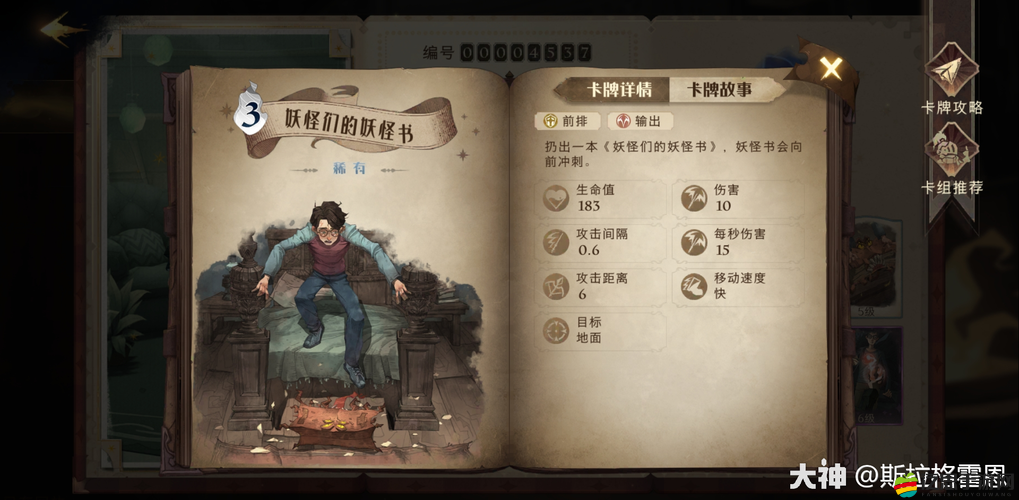Close the card detail book
1019x500 pixels.
(x=830, y=68)
